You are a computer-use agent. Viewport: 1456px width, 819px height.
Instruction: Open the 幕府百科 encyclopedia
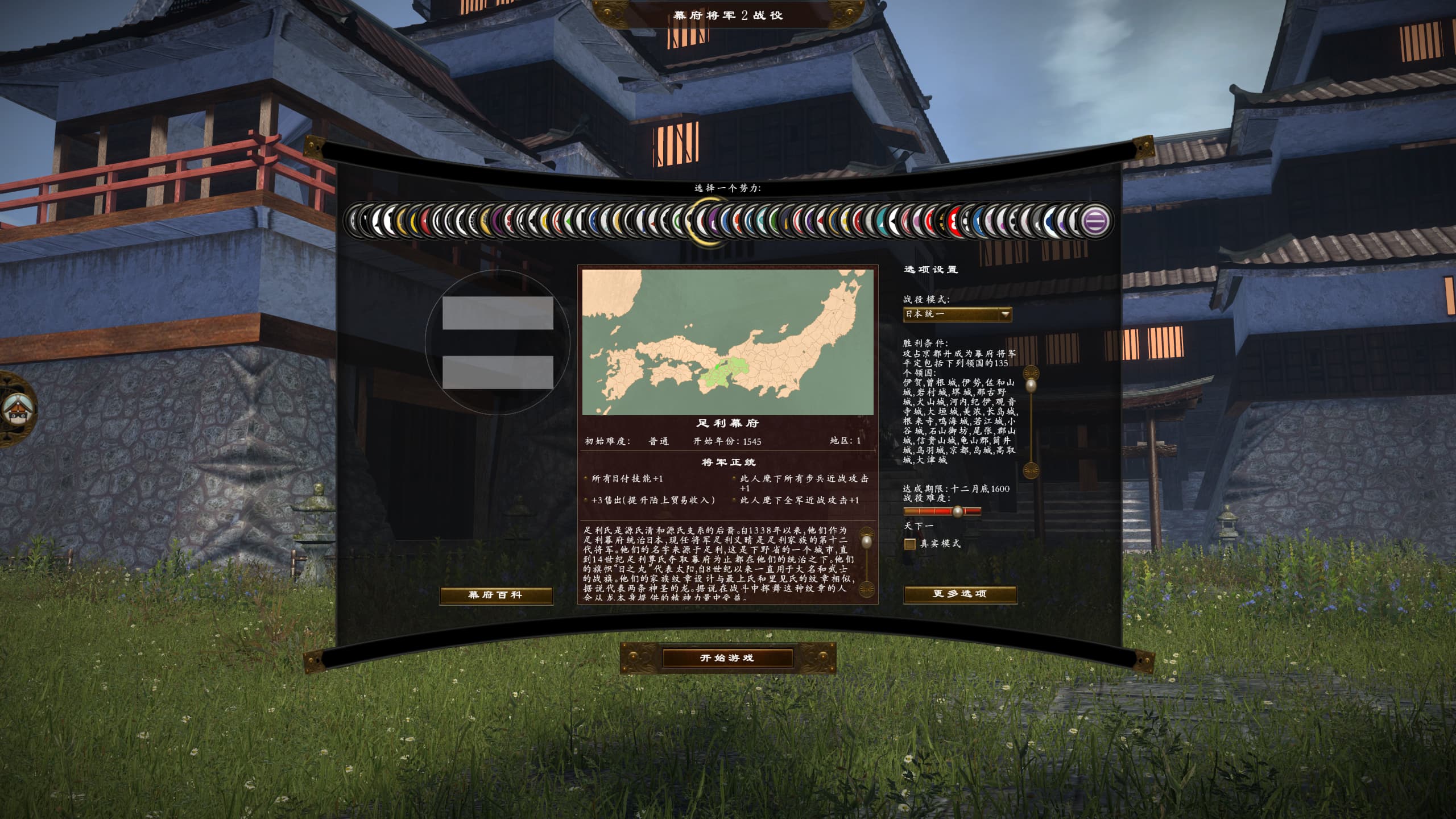(495, 595)
